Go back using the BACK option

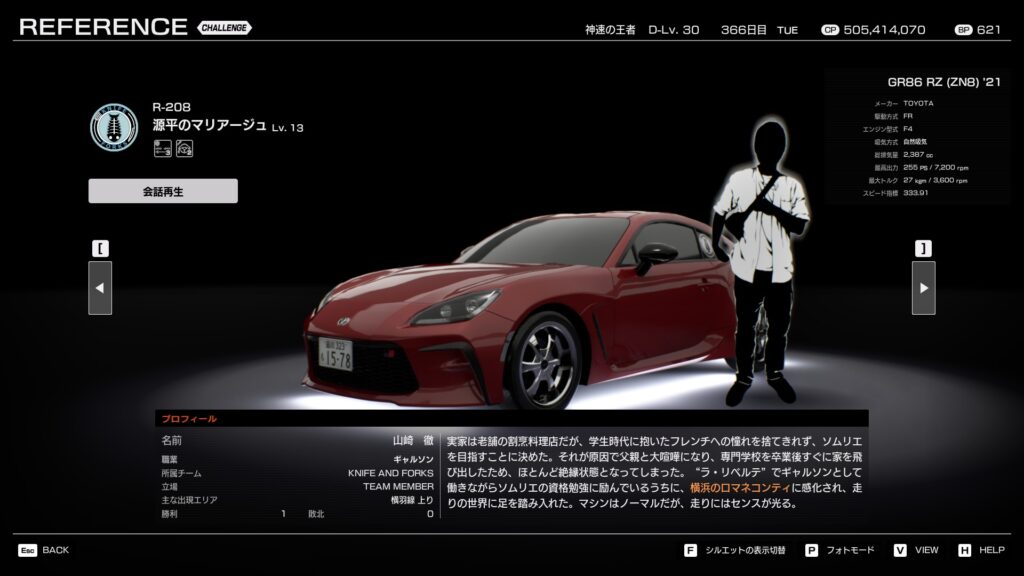click(x=44, y=550)
